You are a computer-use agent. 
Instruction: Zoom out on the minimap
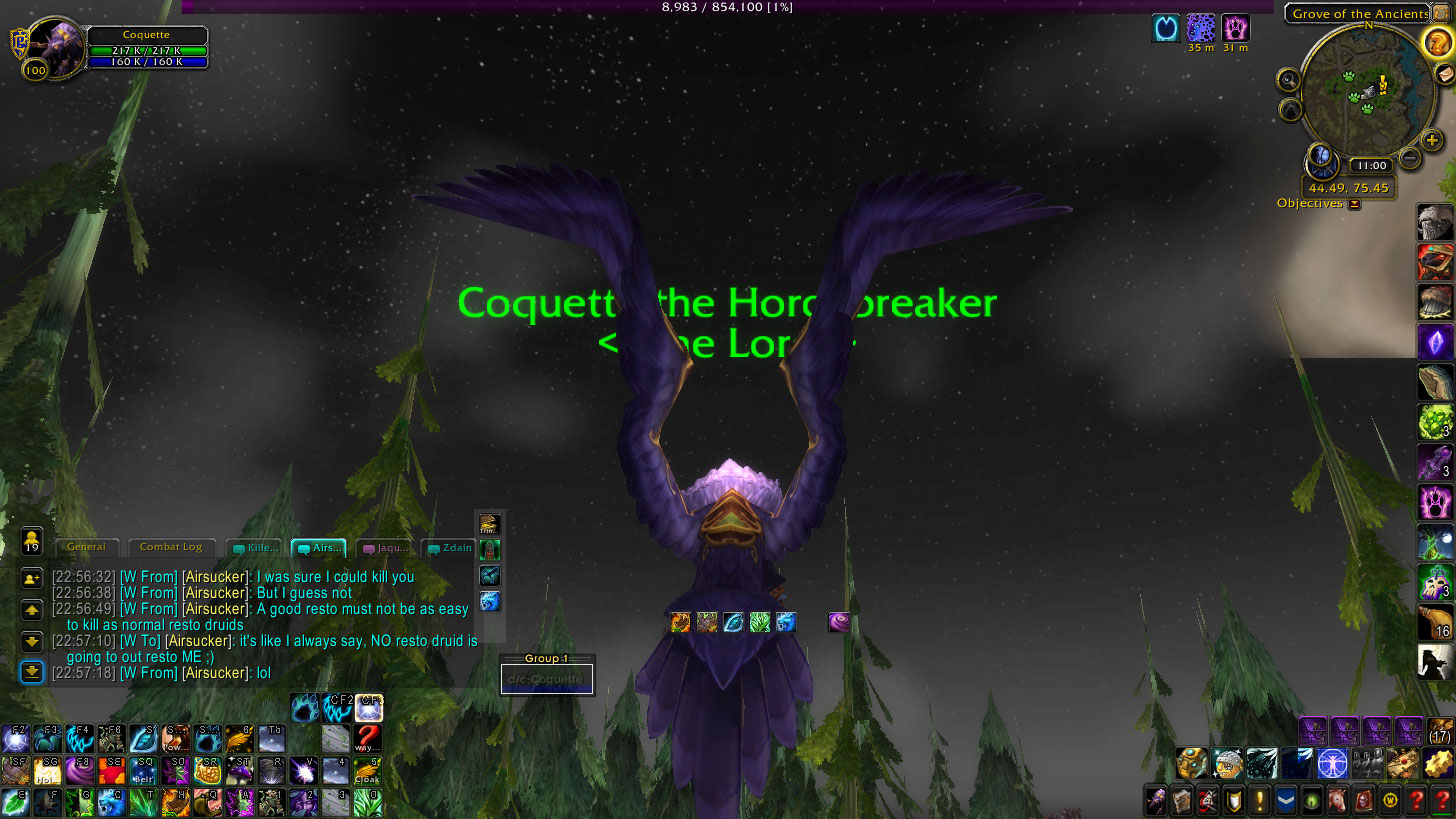point(1410,157)
